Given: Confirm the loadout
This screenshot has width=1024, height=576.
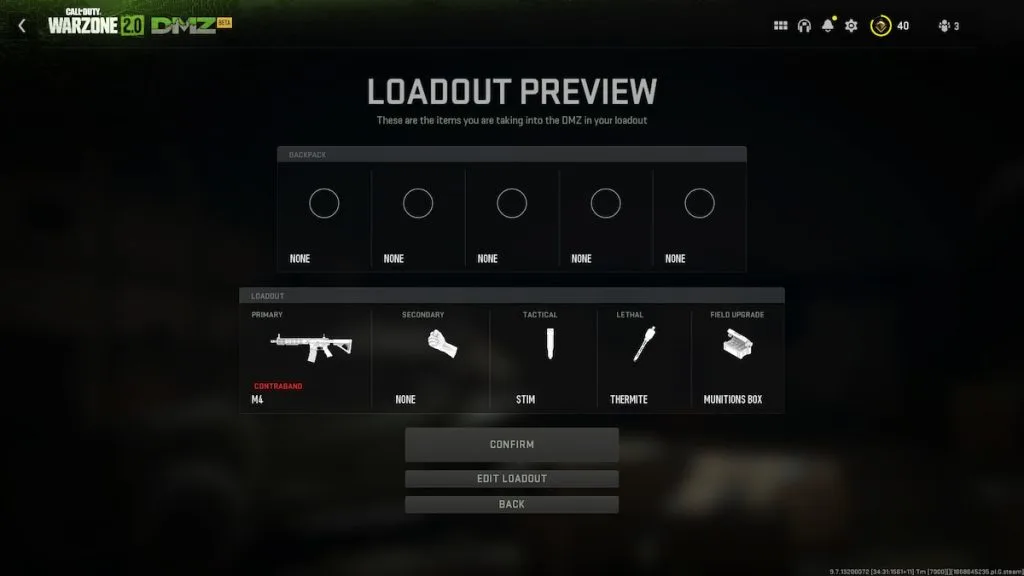Looking at the screenshot, I should coord(511,444).
